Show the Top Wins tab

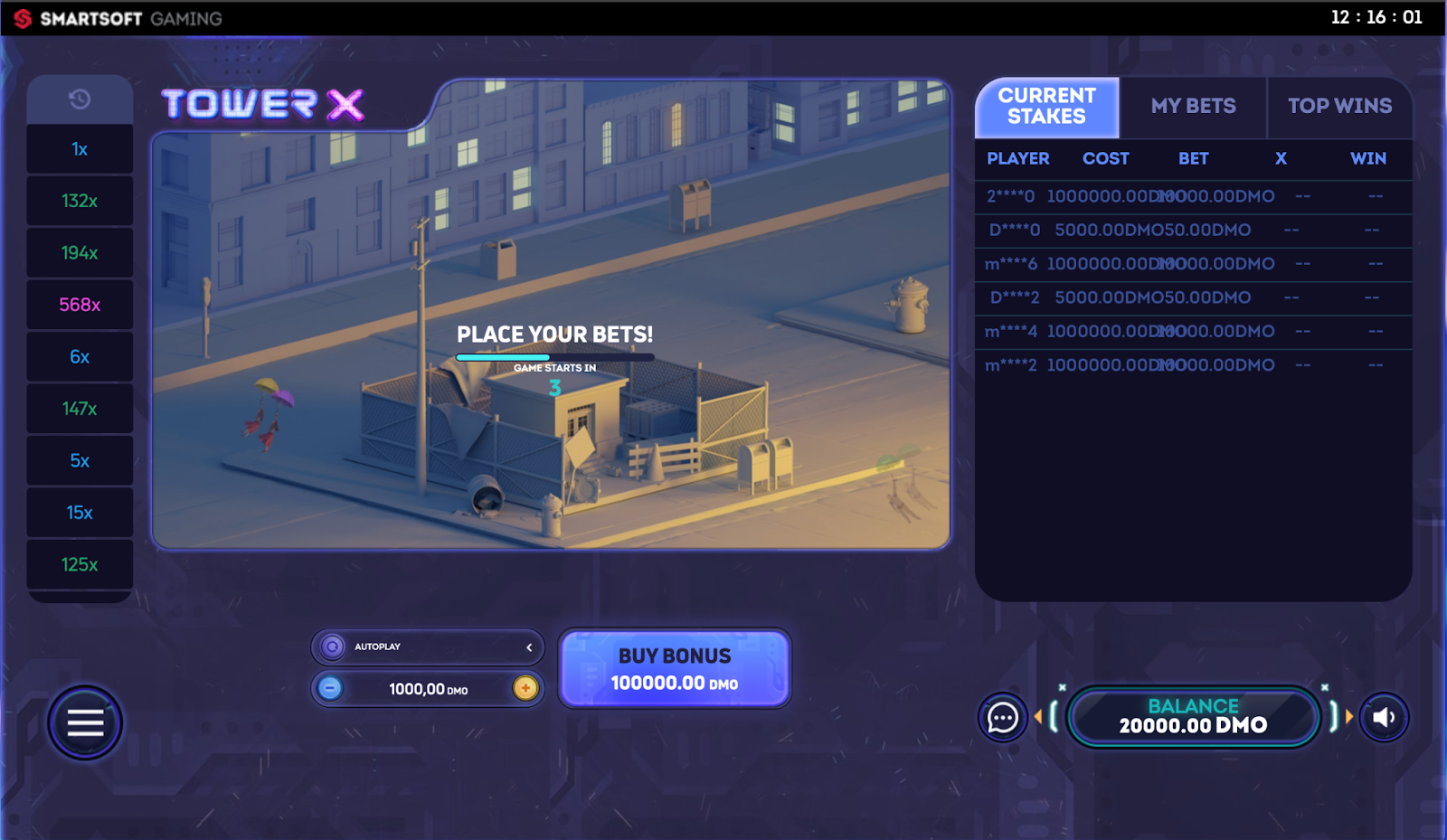tap(1339, 107)
